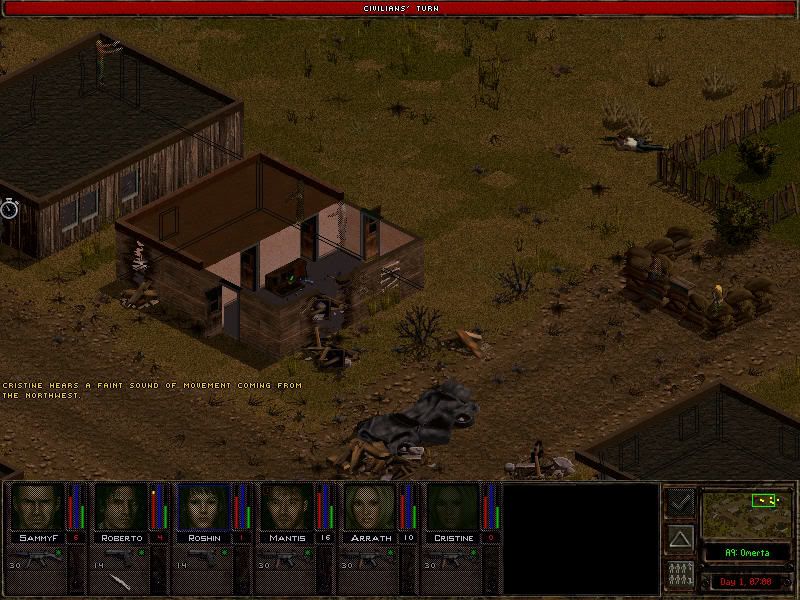This screenshot has height=600, width=800.
Task: Select Arrath's submachine gun slot
Action: point(369,556)
